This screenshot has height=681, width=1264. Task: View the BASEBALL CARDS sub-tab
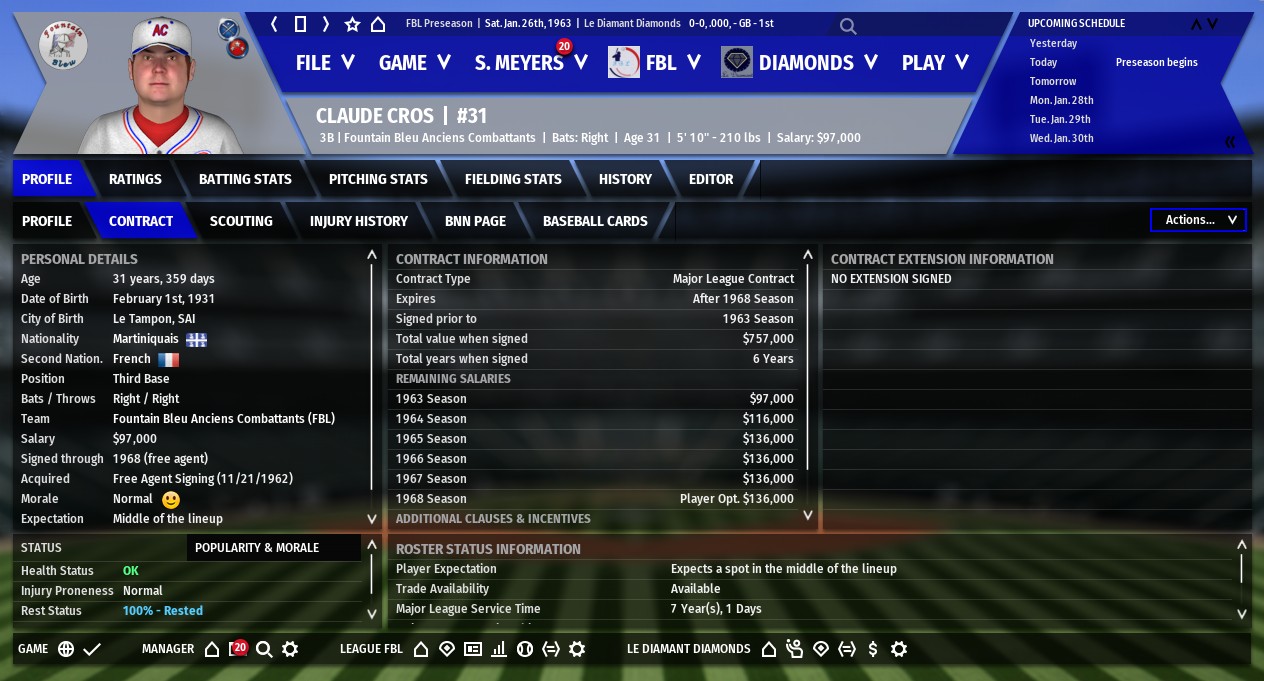(595, 221)
